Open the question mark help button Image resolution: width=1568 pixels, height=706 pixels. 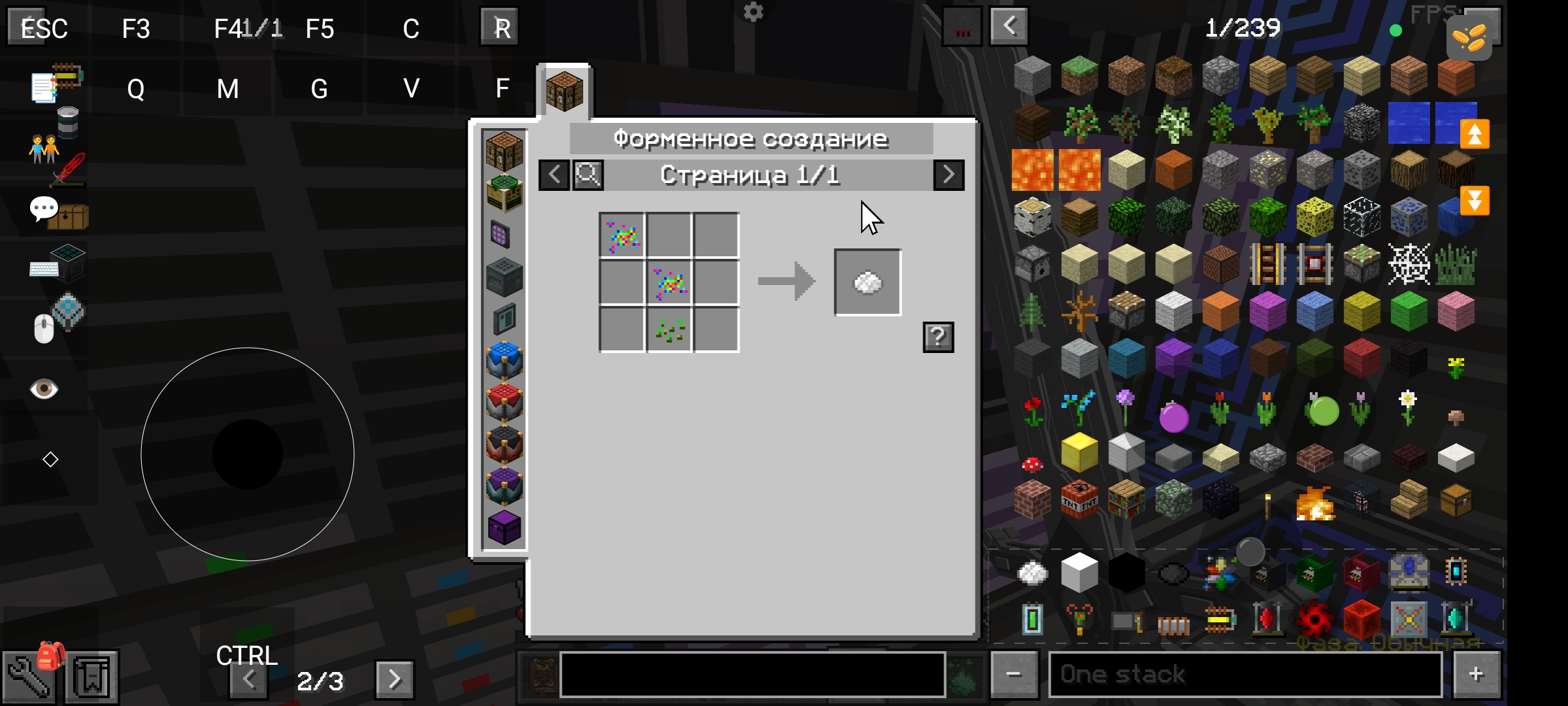tap(938, 337)
